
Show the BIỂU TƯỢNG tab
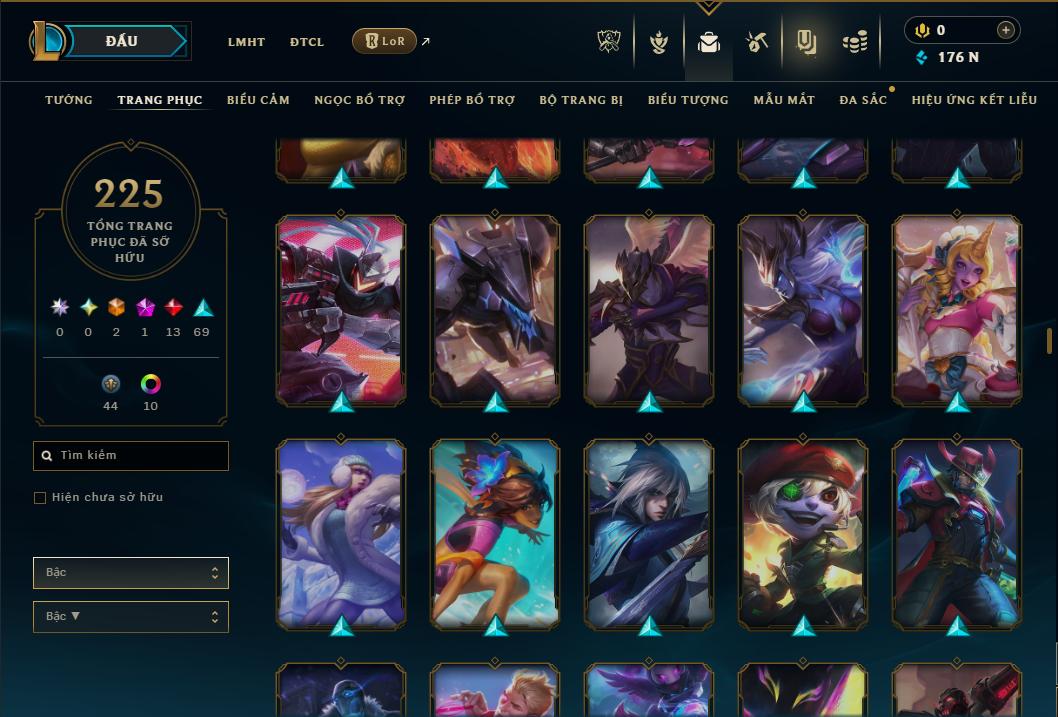point(688,100)
